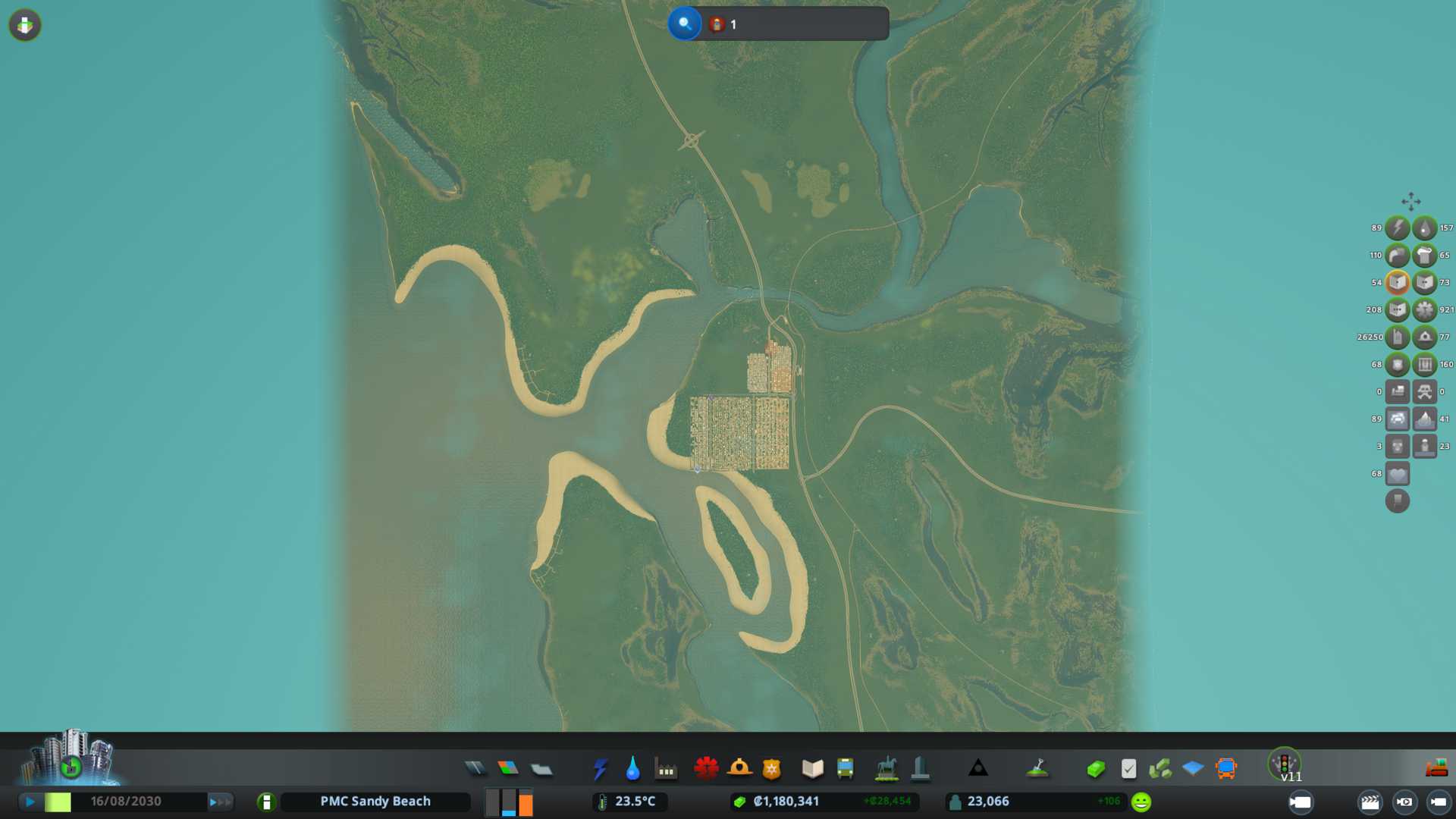Click the magnifier search button

684,24
